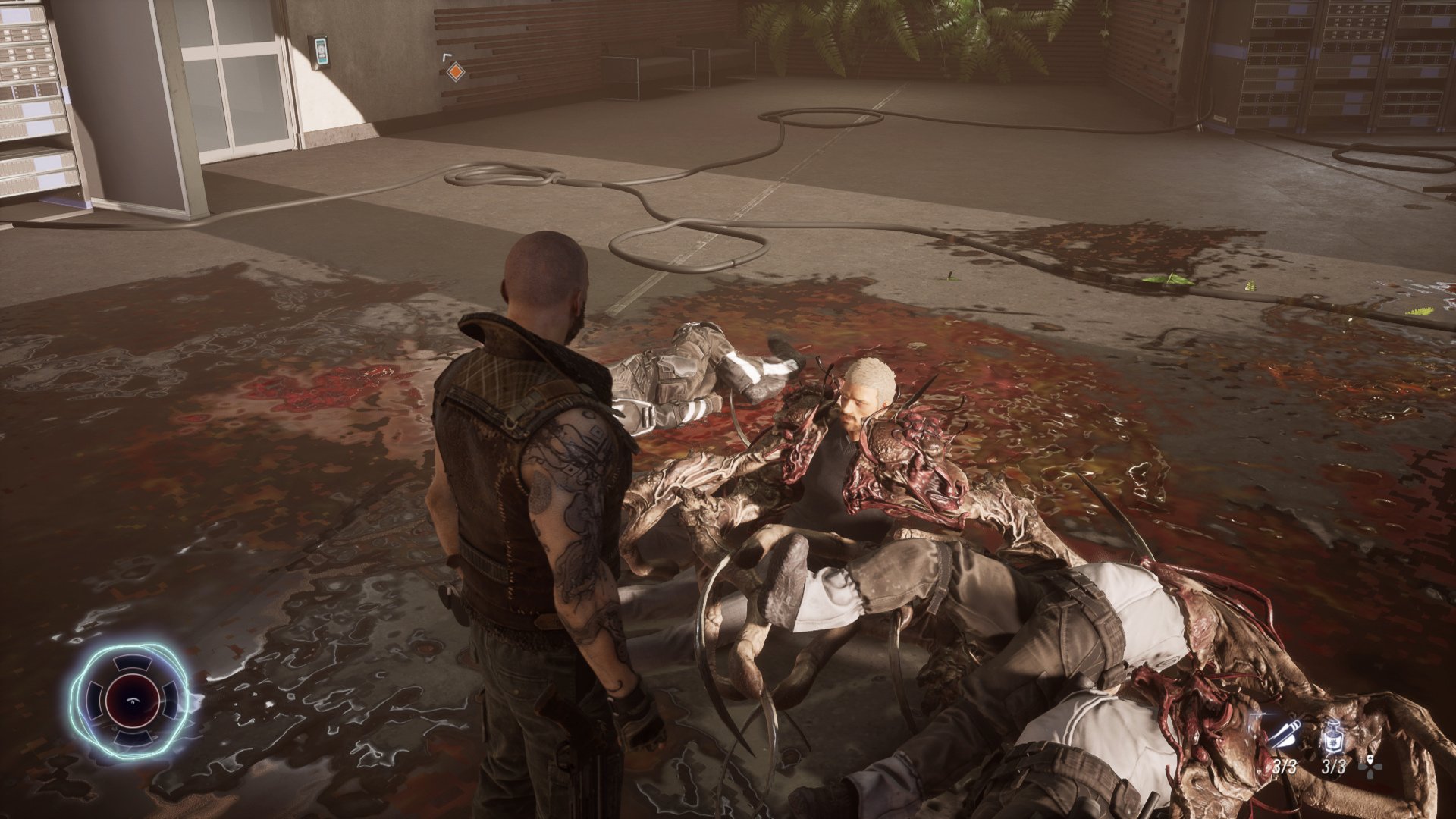Select the knife 3/3 counter
Image resolution: width=1456 pixels, height=819 pixels.
coord(1285,767)
